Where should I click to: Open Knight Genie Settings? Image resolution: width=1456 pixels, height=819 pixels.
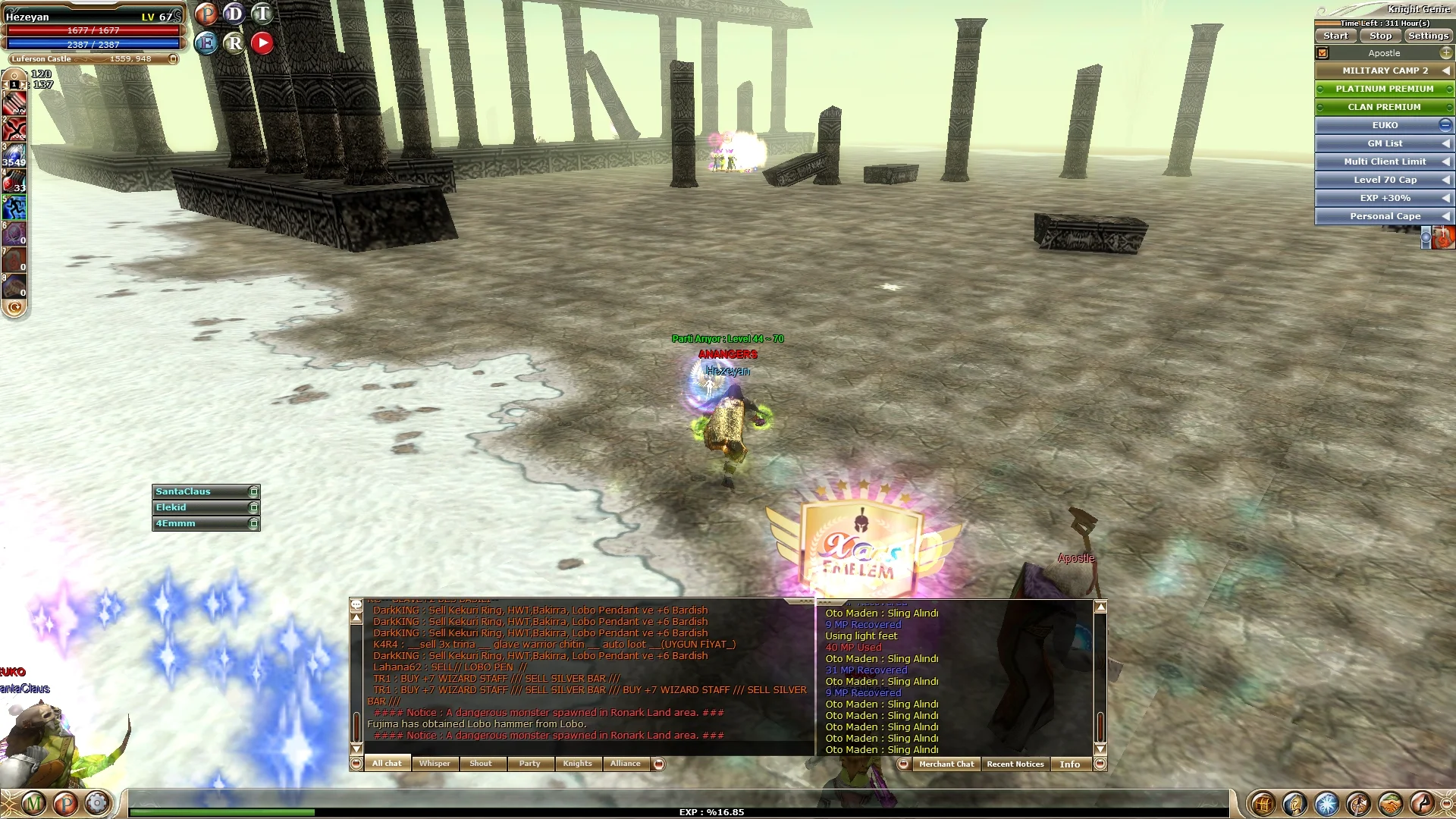point(1428,36)
